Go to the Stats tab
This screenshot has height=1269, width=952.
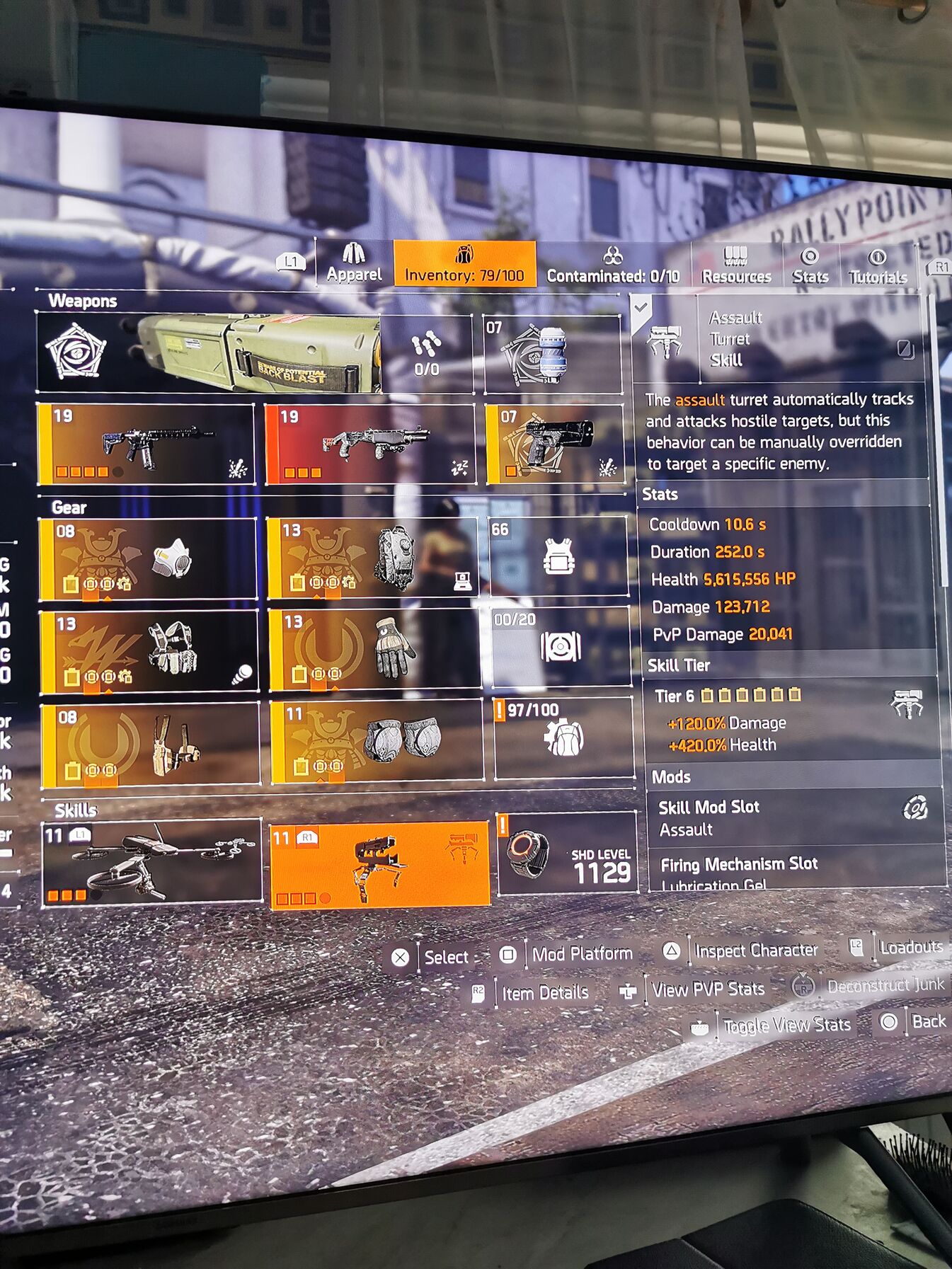(810, 268)
